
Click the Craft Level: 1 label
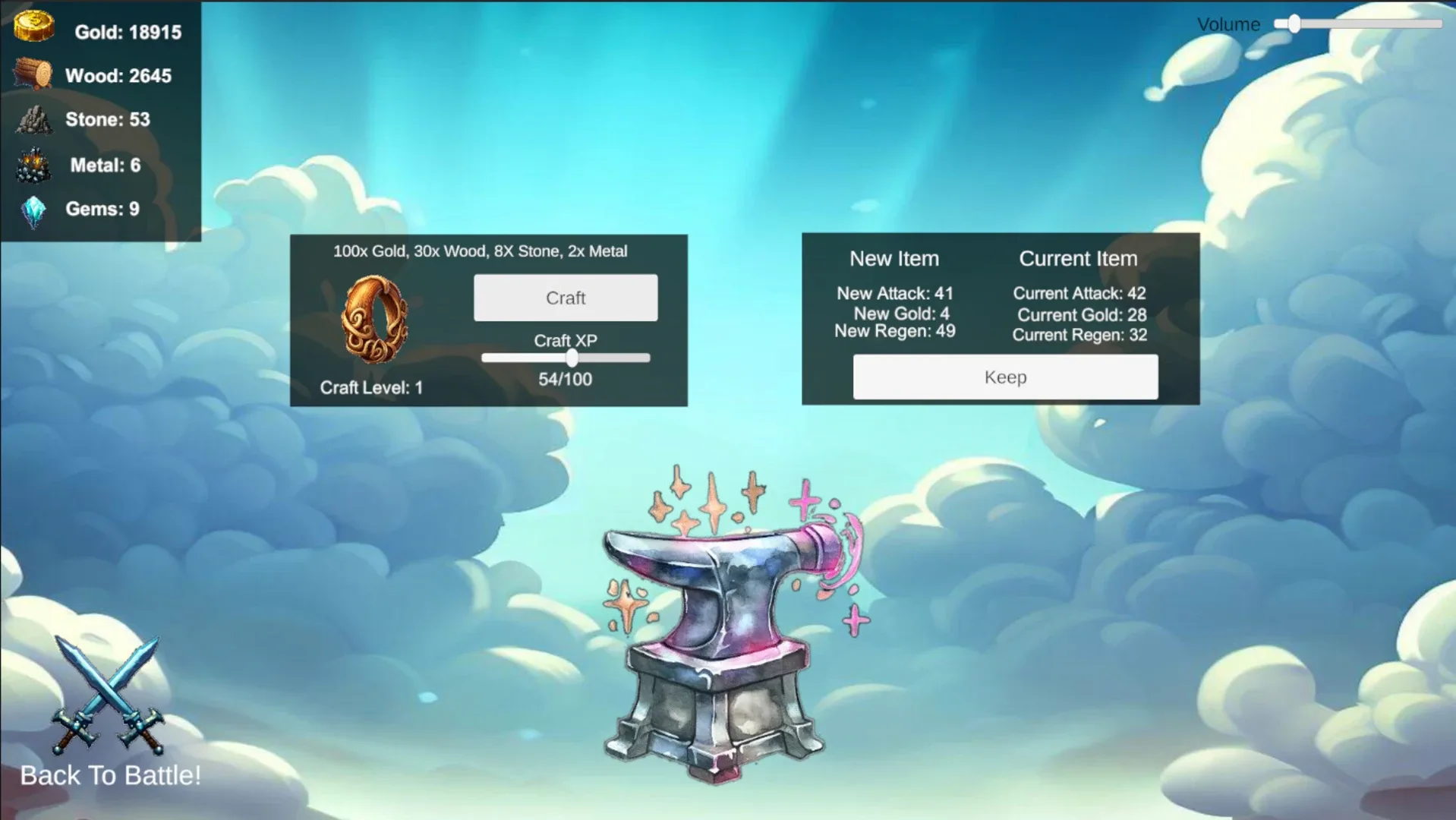(x=370, y=387)
